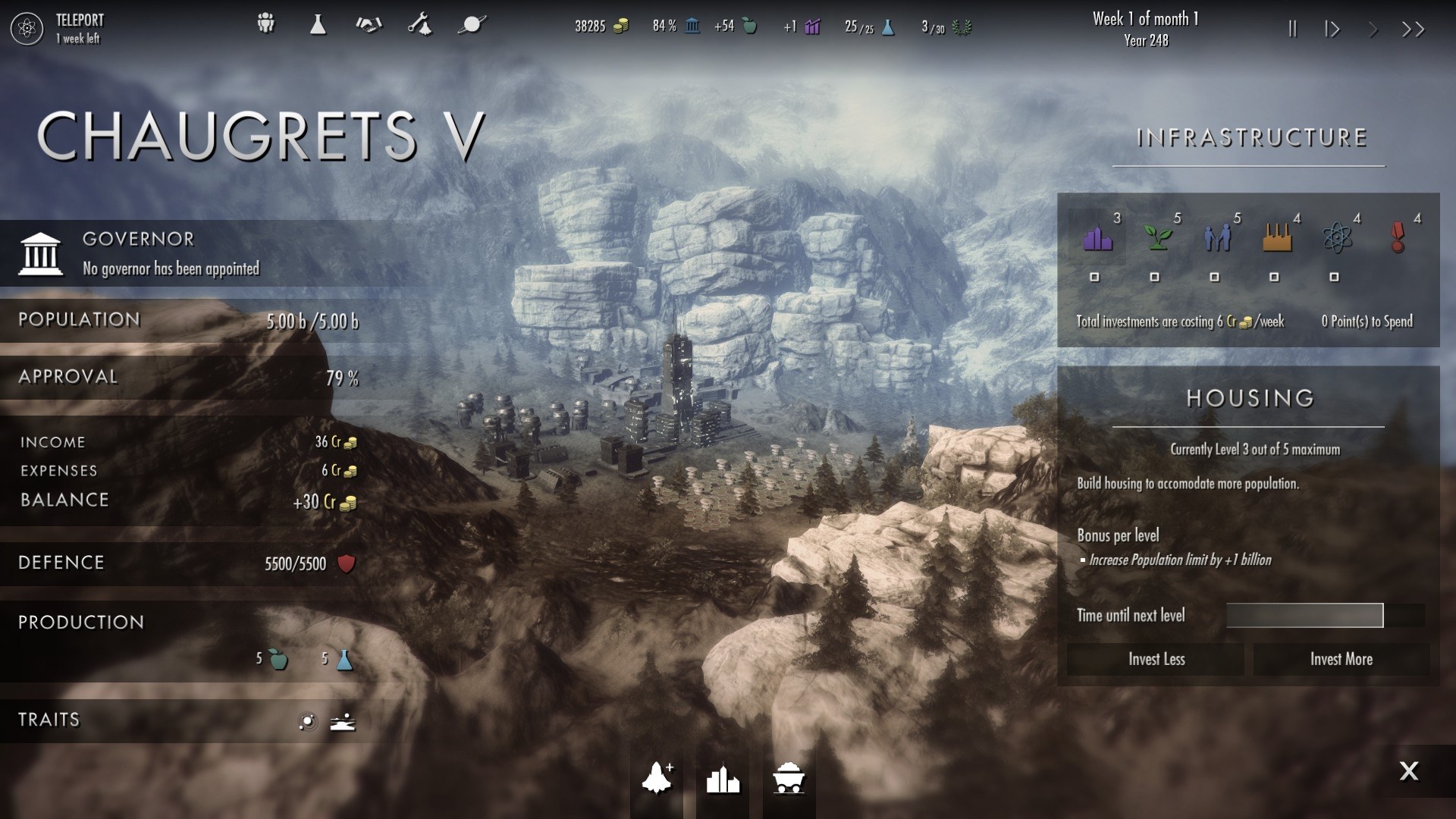Open the mining cart menu
This screenshot has height=819, width=1456.
click(789, 779)
